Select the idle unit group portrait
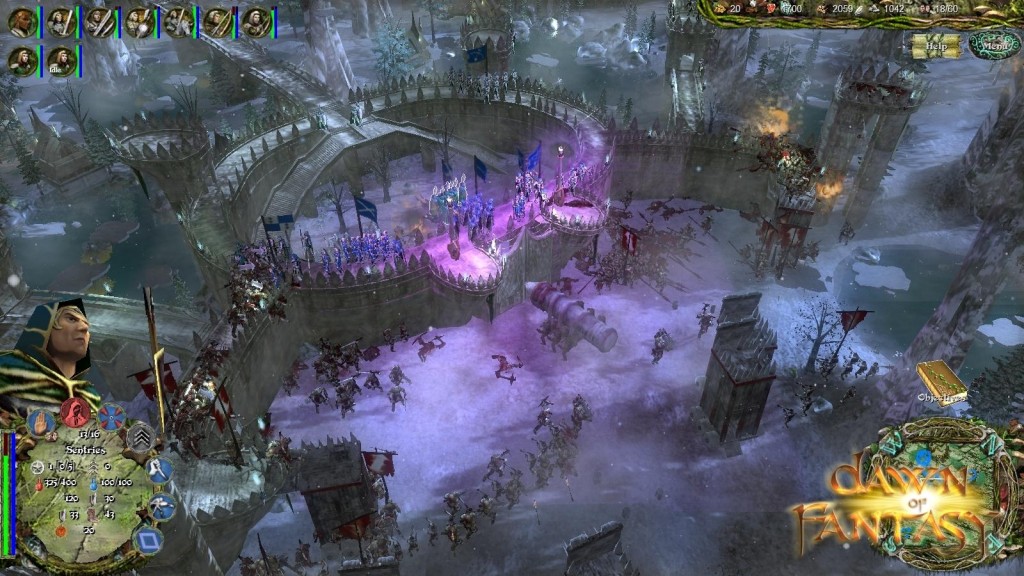Screen dimensions: 1024x576 61,60
